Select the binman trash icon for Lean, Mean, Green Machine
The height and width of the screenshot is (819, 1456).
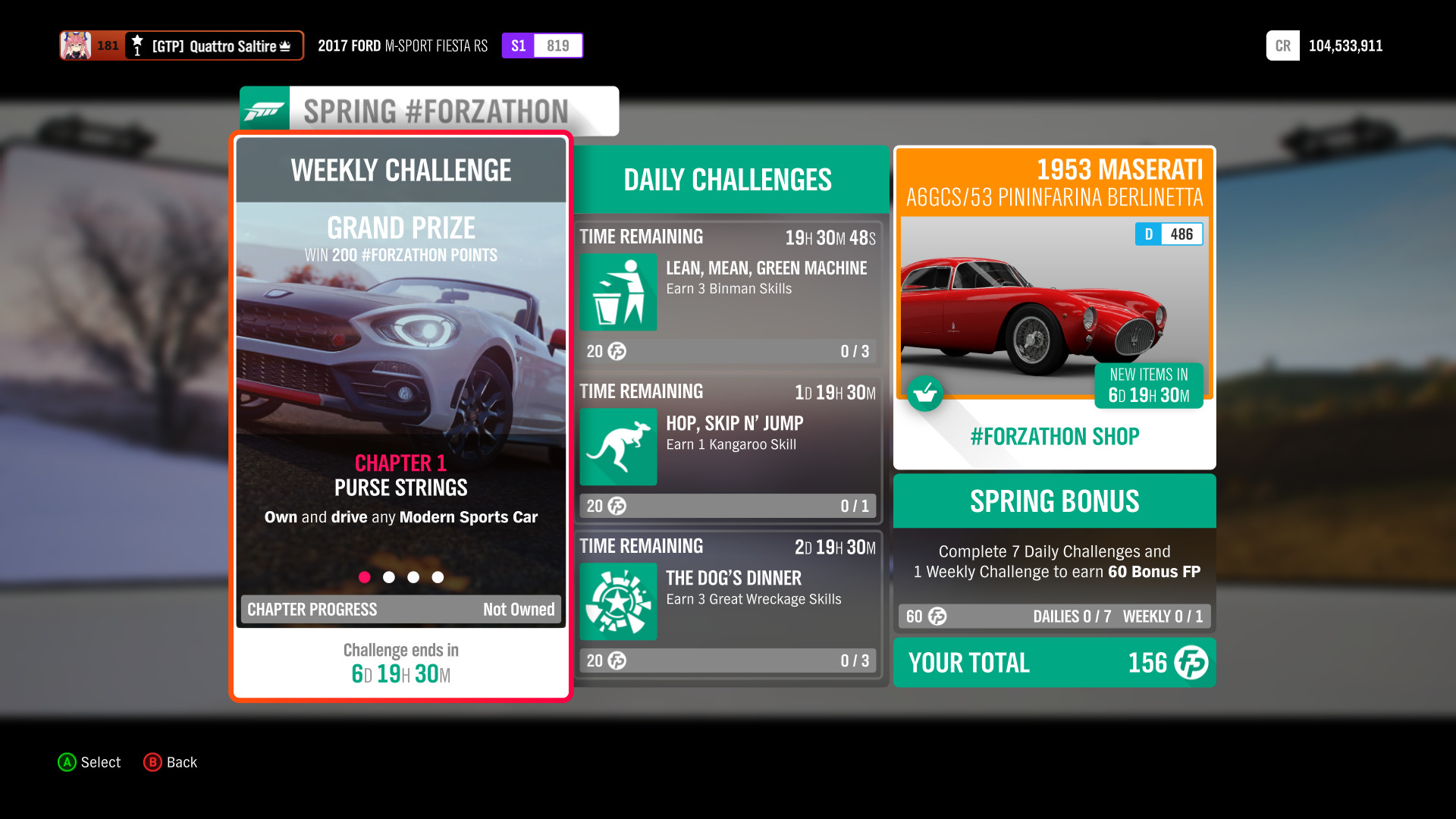pyautogui.click(x=617, y=293)
